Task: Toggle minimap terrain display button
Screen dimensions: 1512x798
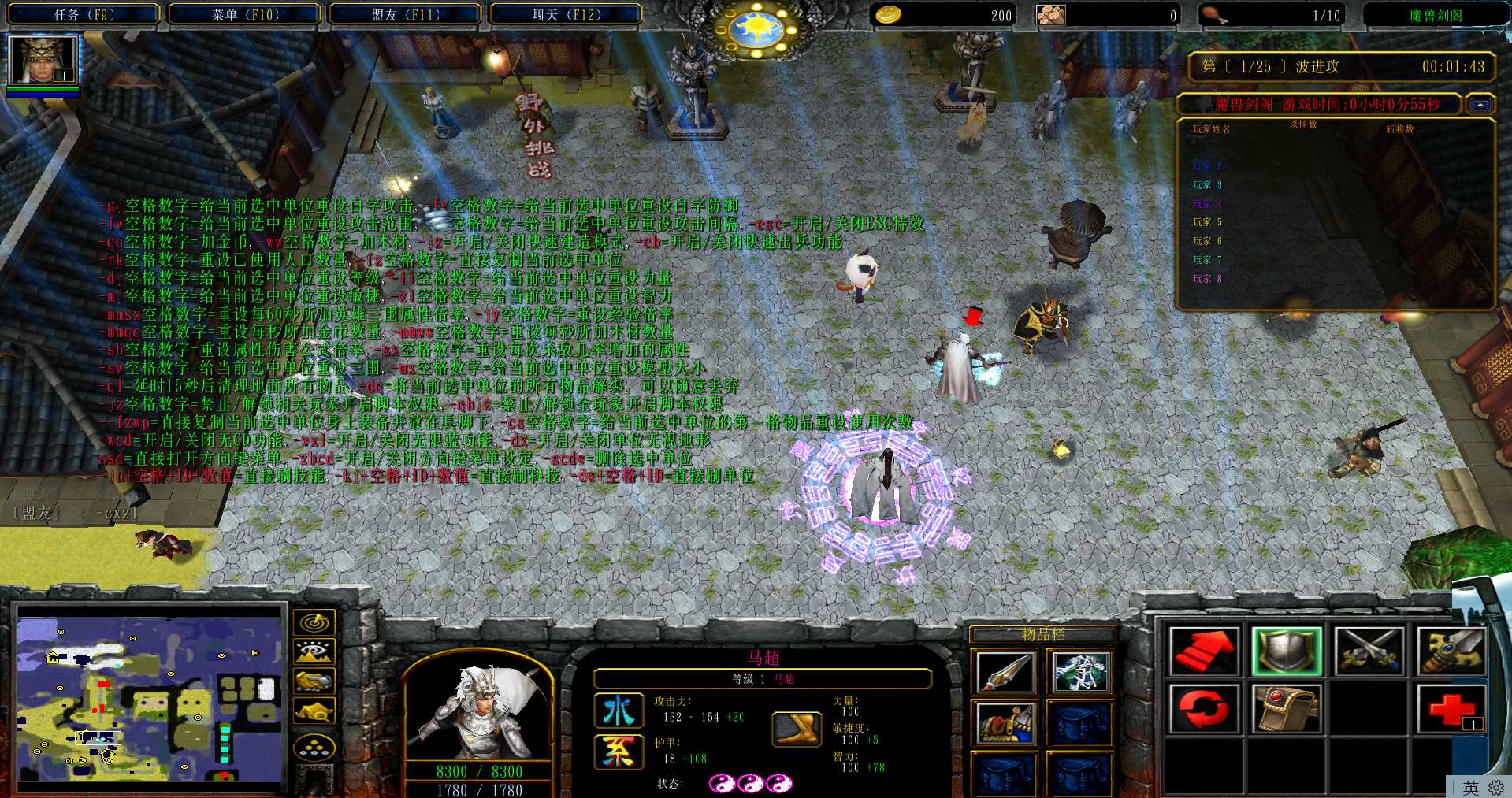Action: pos(314,651)
